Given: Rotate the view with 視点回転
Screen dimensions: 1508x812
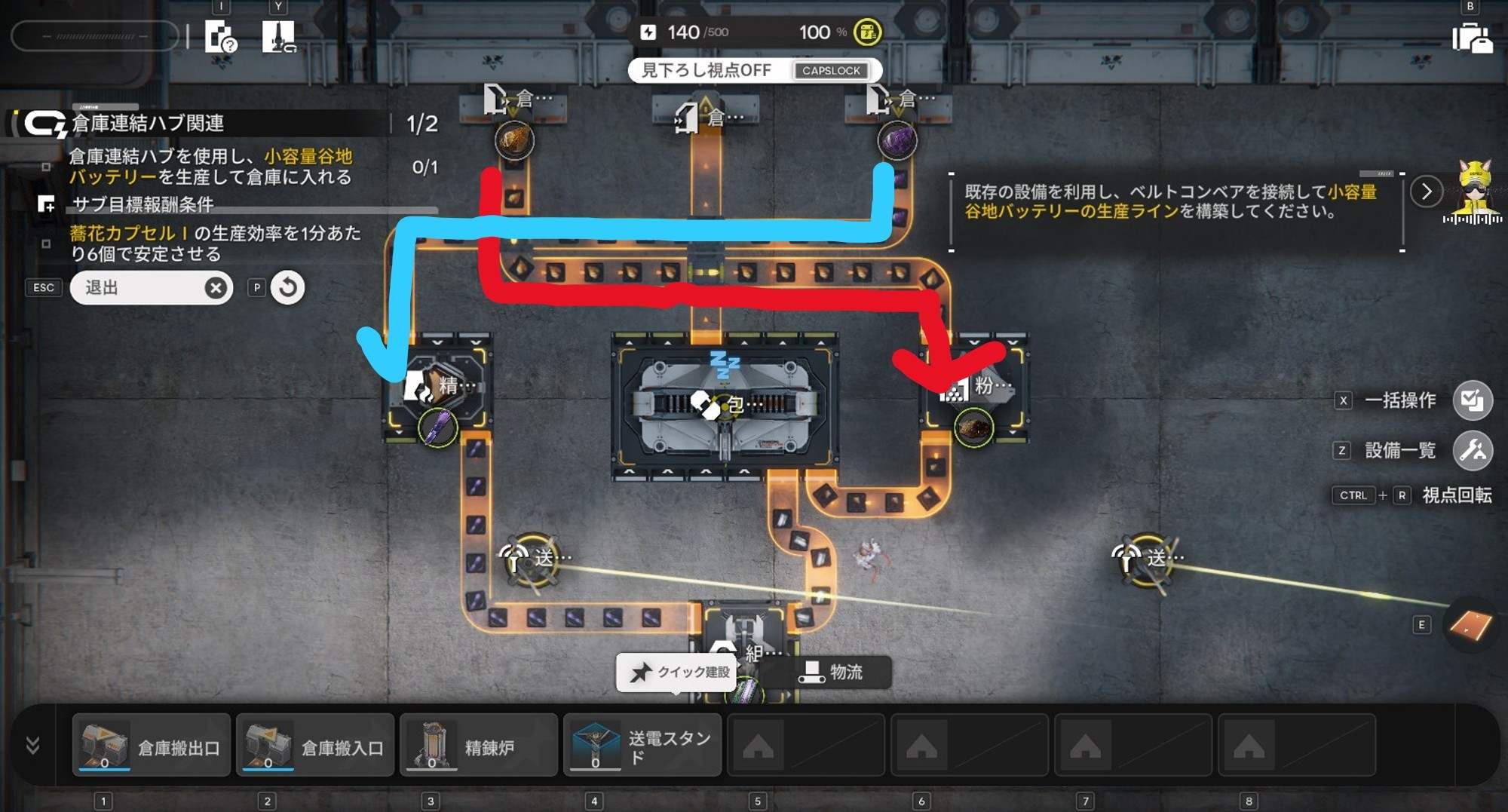Looking at the screenshot, I should (x=1456, y=495).
